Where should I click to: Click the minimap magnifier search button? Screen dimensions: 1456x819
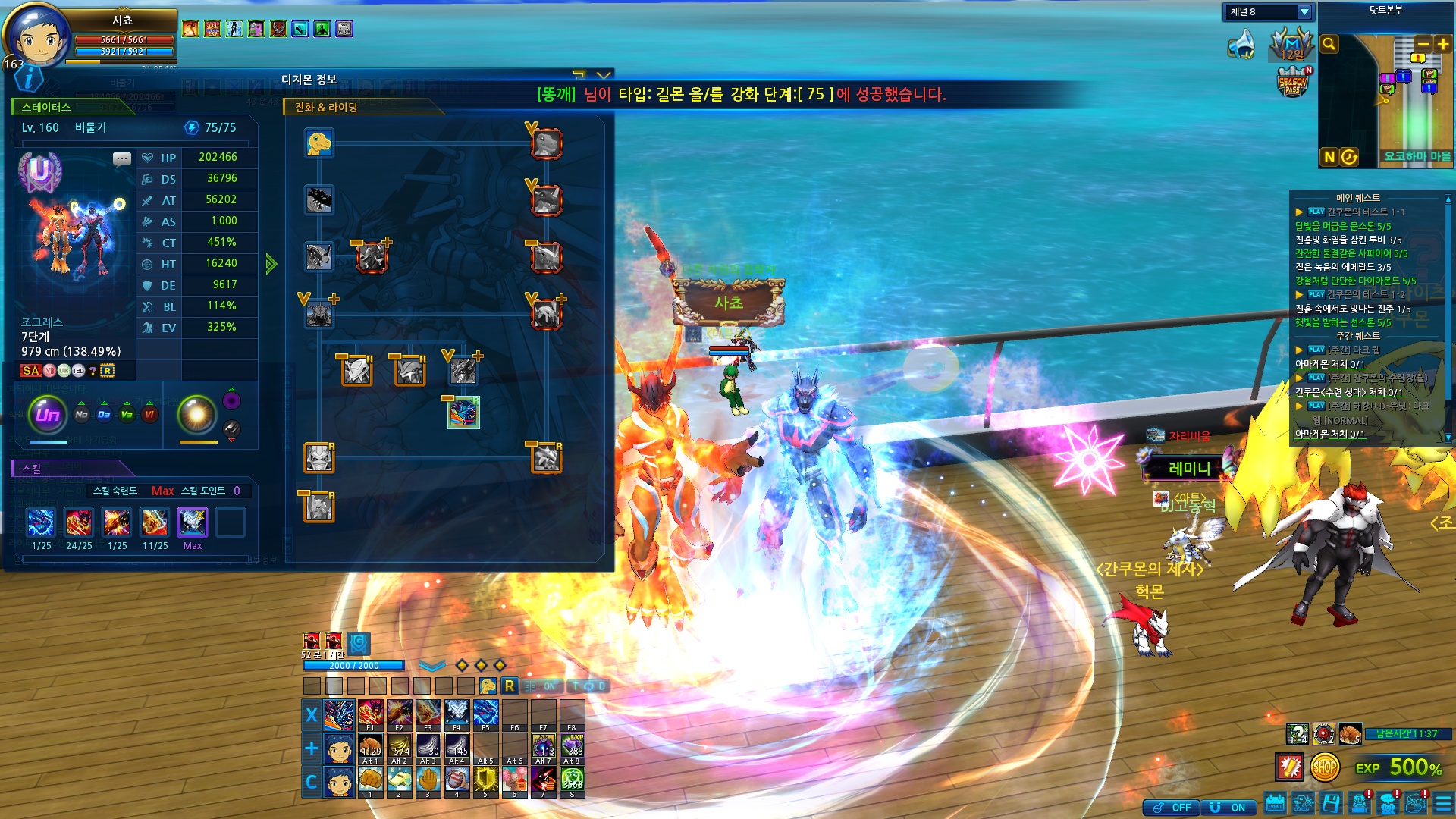point(1329,45)
